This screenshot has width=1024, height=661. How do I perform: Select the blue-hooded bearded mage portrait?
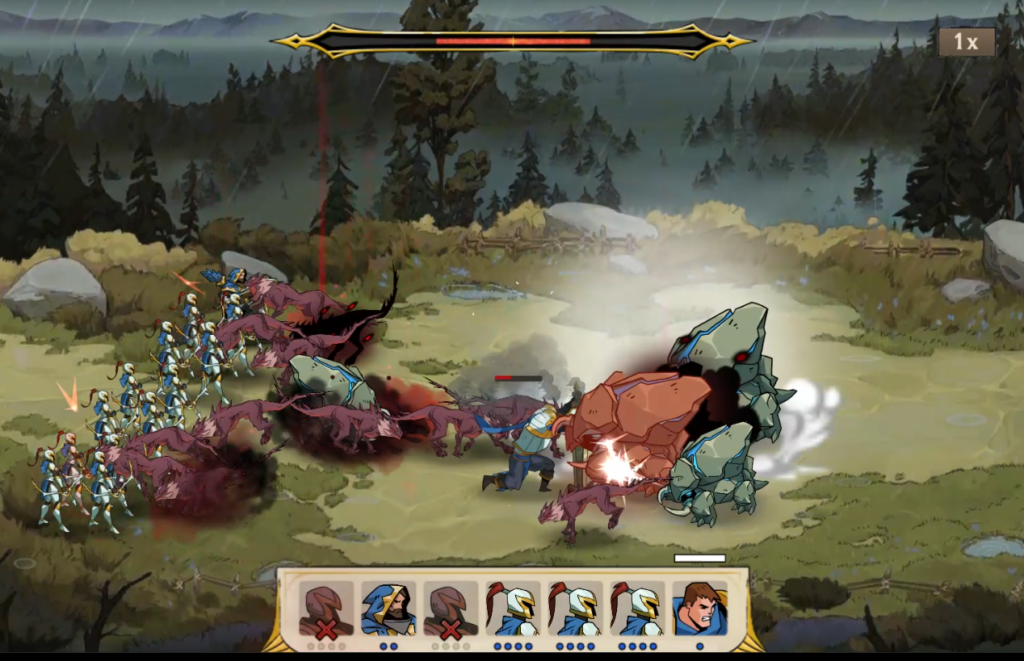pyautogui.click(x=388, y=607)
